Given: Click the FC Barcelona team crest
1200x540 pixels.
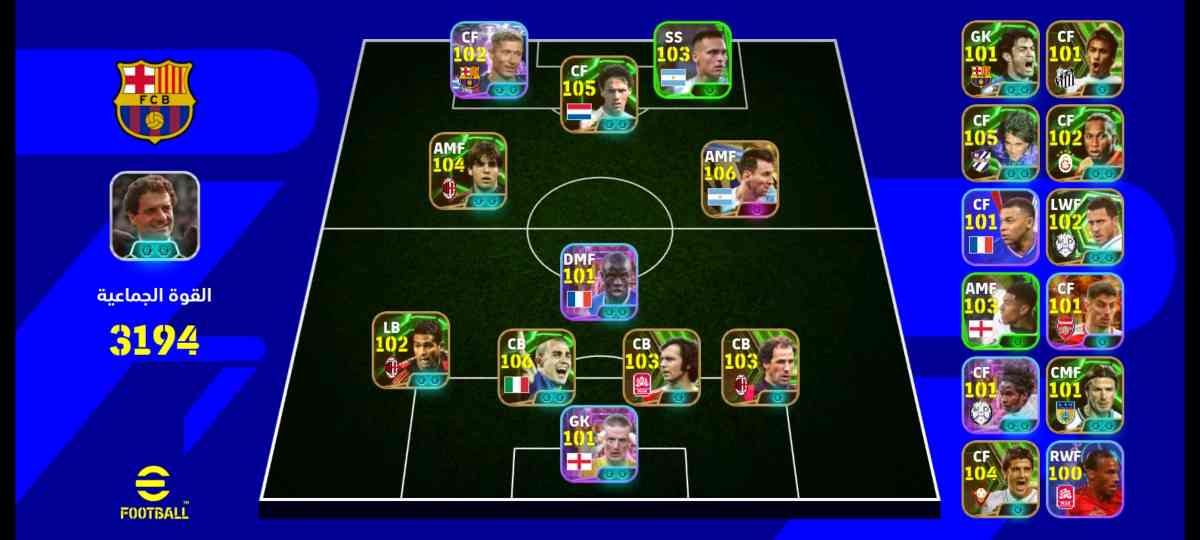Looking at the screenshot, I should click(x=154, y=100).
